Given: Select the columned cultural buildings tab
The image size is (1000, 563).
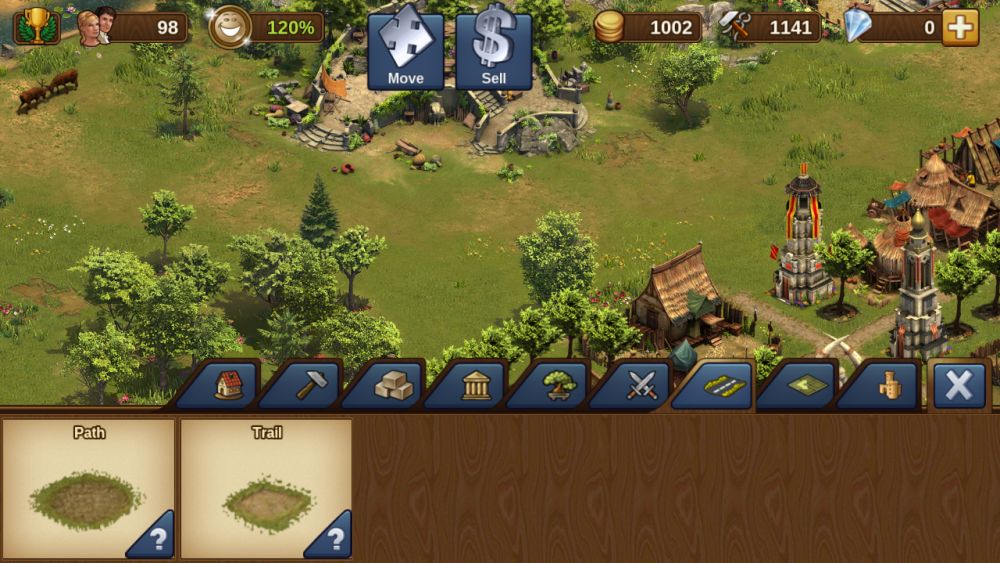Looking at the screenshot, I should 475,385.
